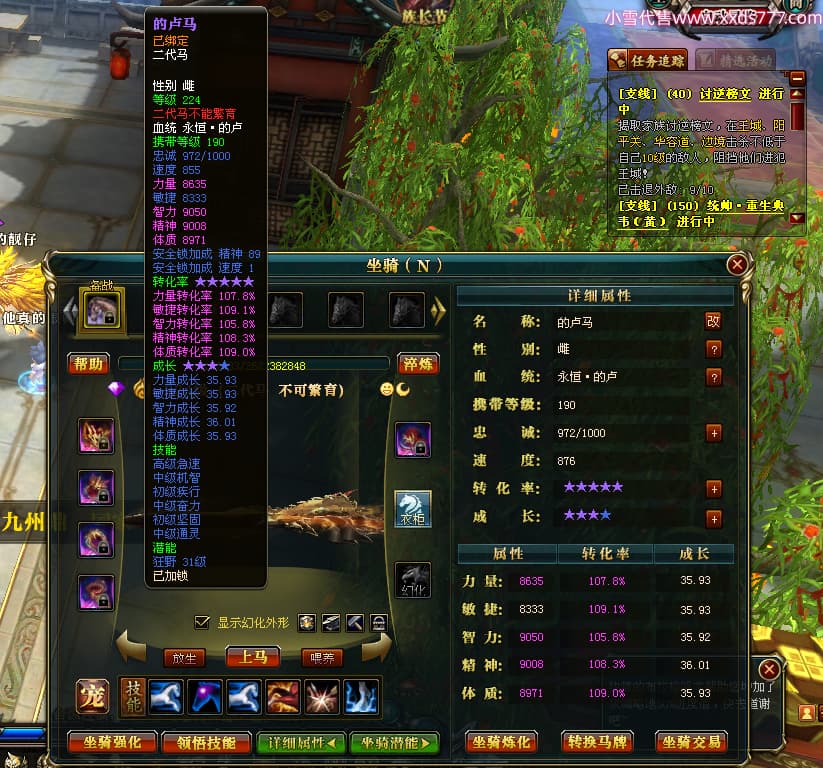Click the 宠 pet button
Viewport: 823px width, 768px height.
[93, 697]
